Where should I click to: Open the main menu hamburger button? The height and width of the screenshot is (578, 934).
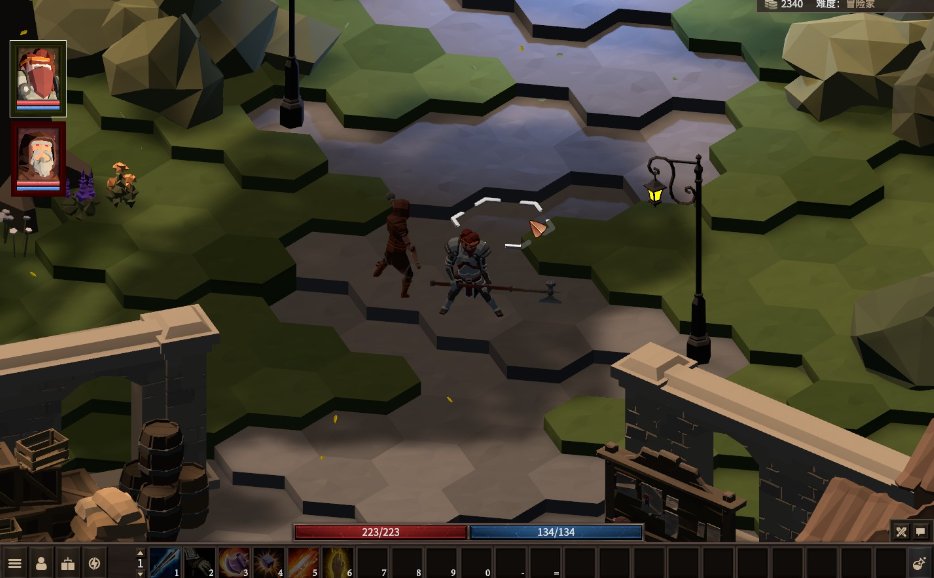14,563
